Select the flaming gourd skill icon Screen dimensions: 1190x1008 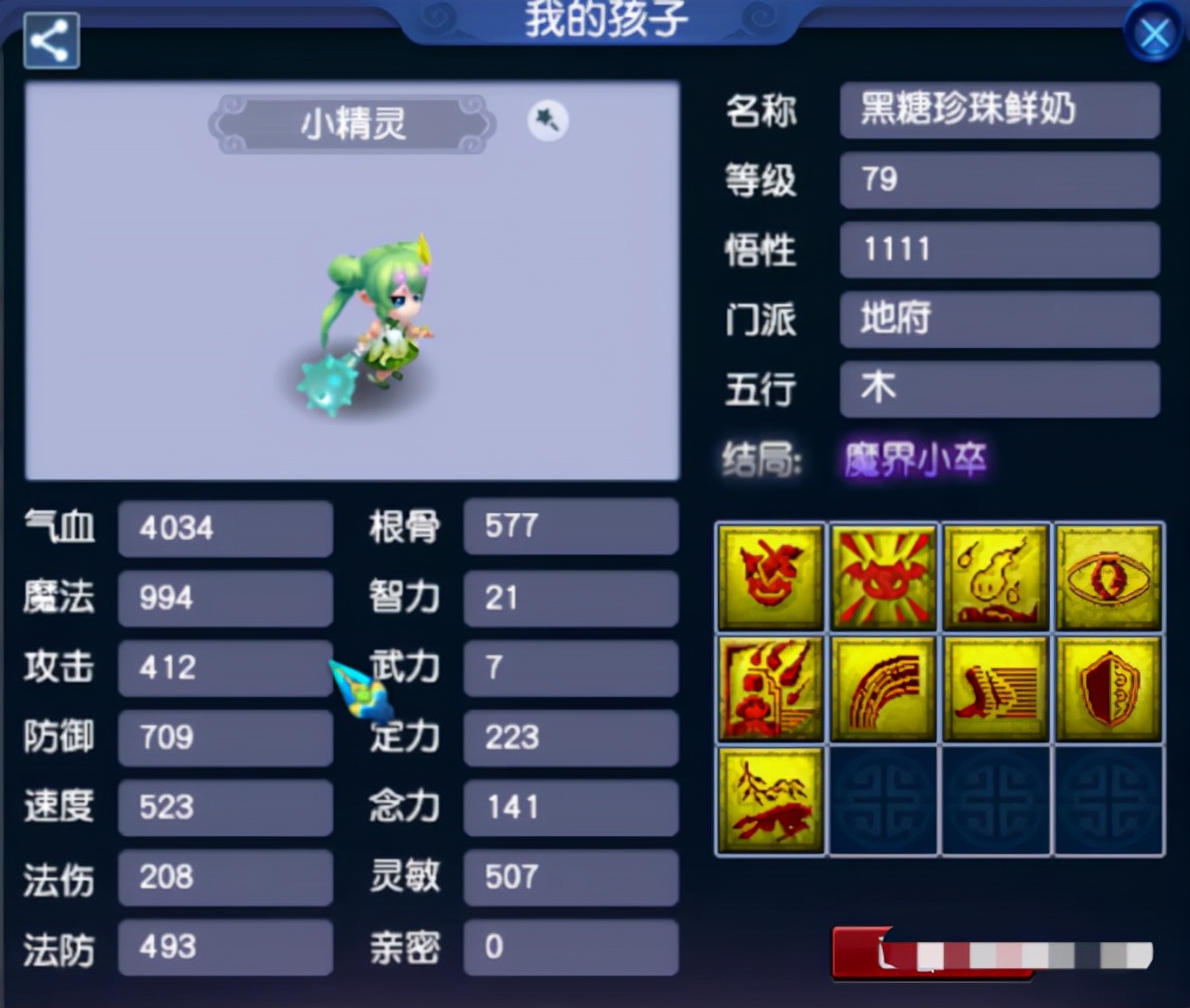tap(996, 577)
